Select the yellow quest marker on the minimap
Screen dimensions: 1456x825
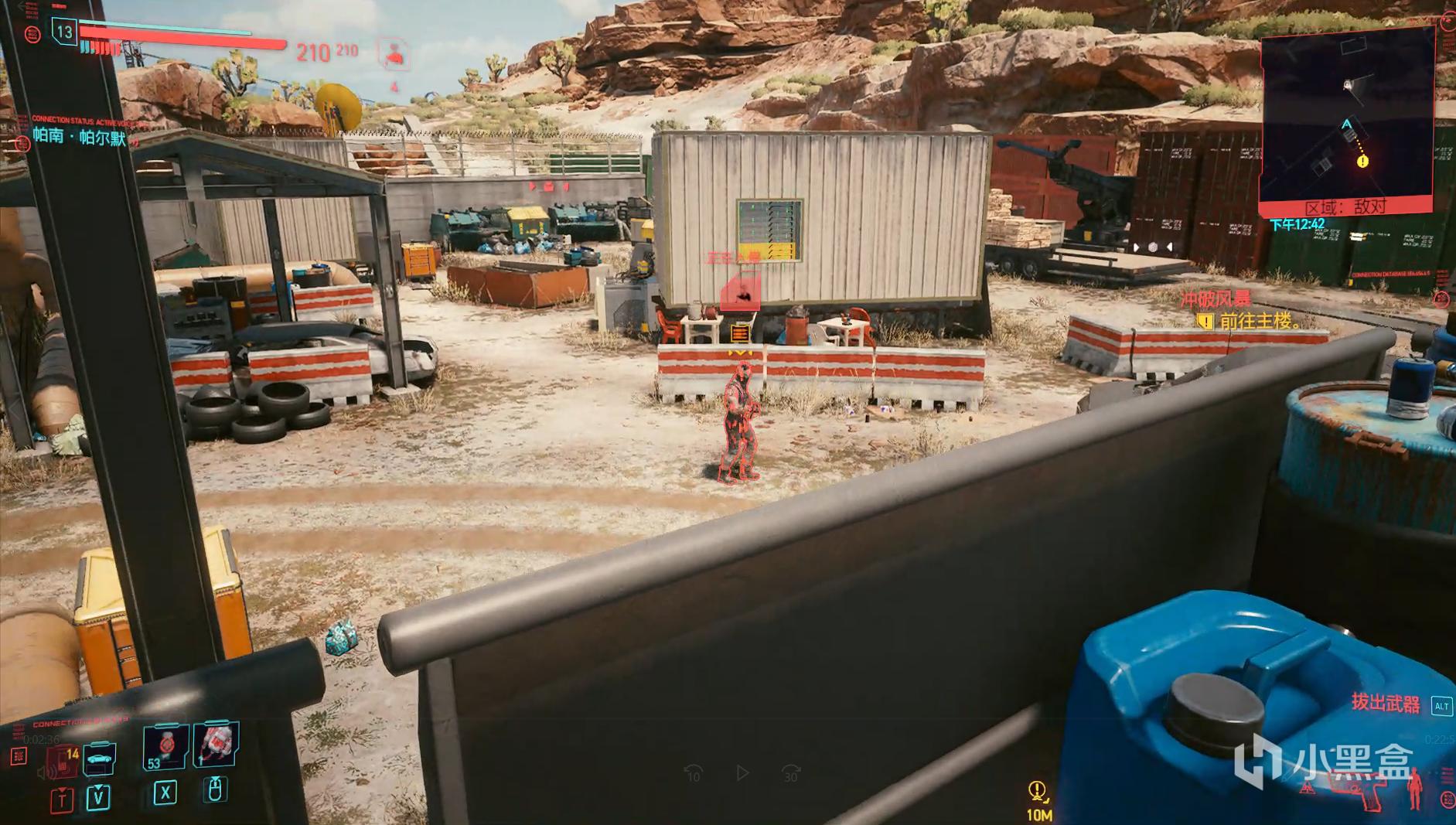(1362, 162)
